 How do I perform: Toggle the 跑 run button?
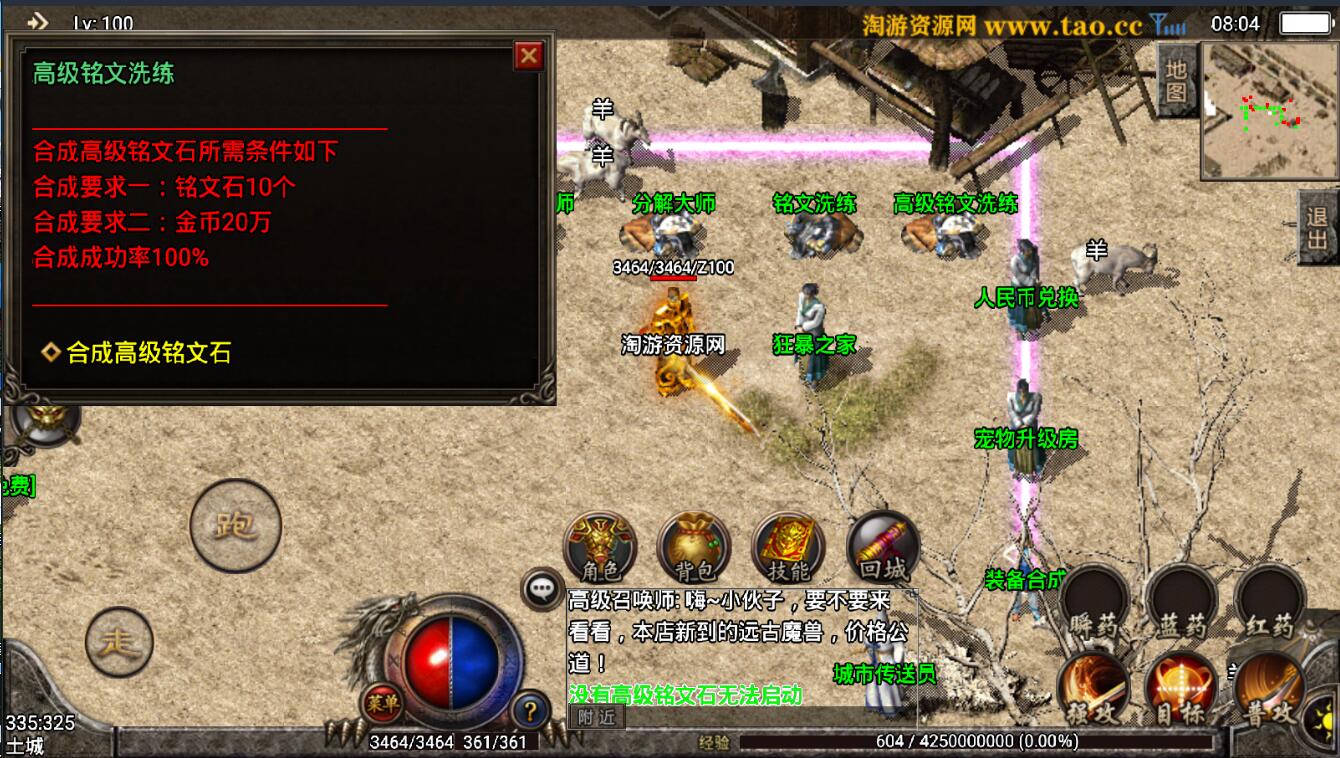point(236,525)
